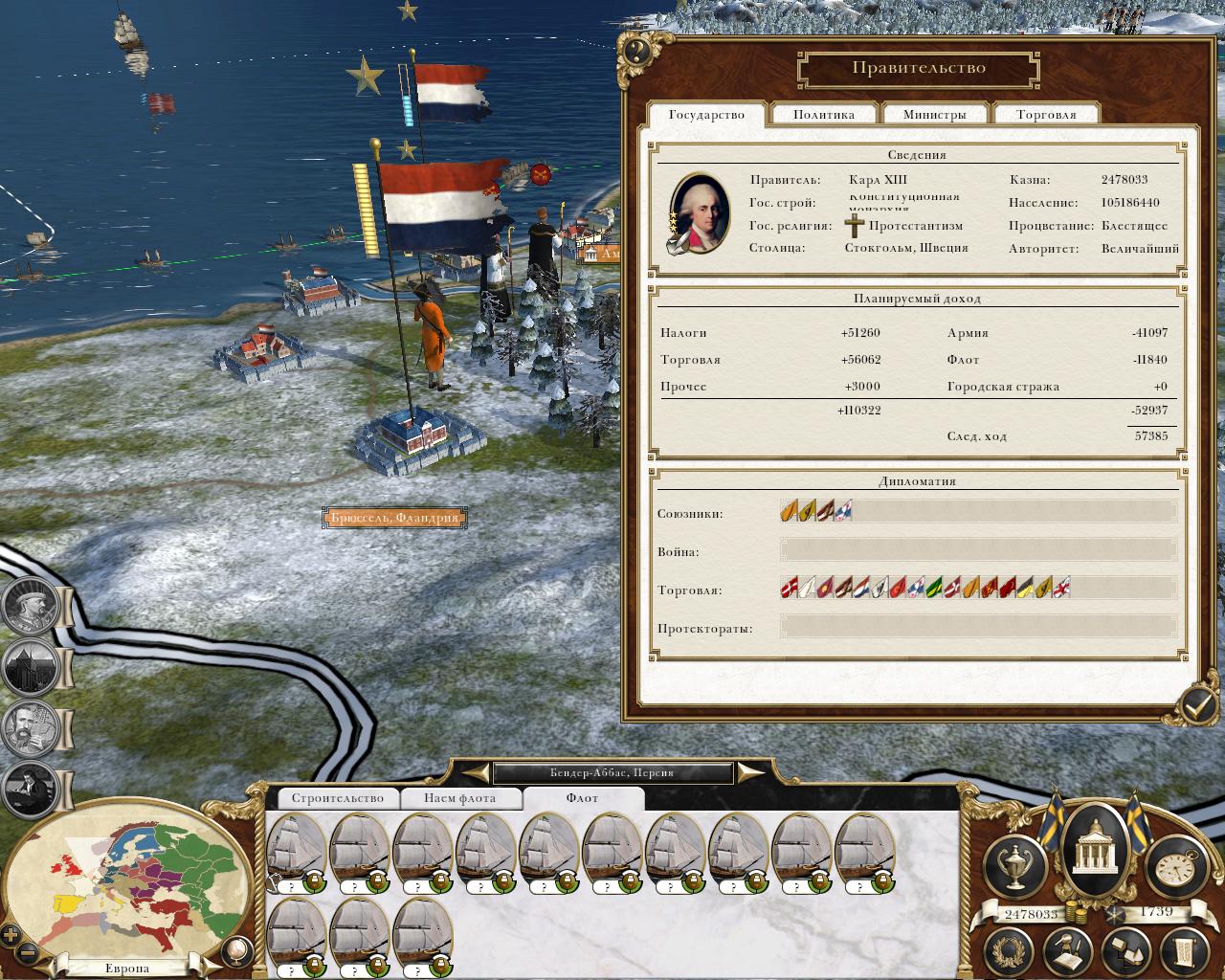Switch to the Строительство tab
Image resolution: width=1225 pixels, height=980 pixels.
(x=337, y=797)
